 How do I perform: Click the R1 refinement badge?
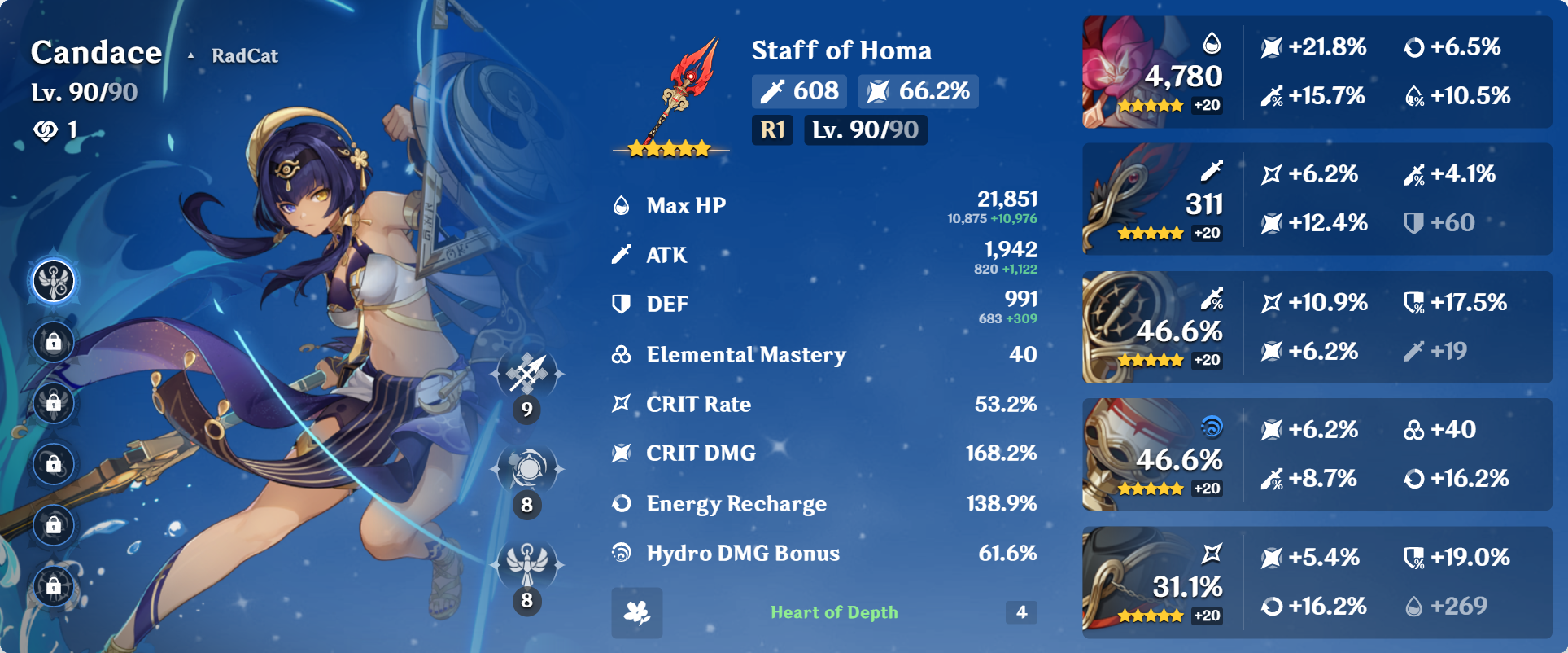tap(771, 129)
